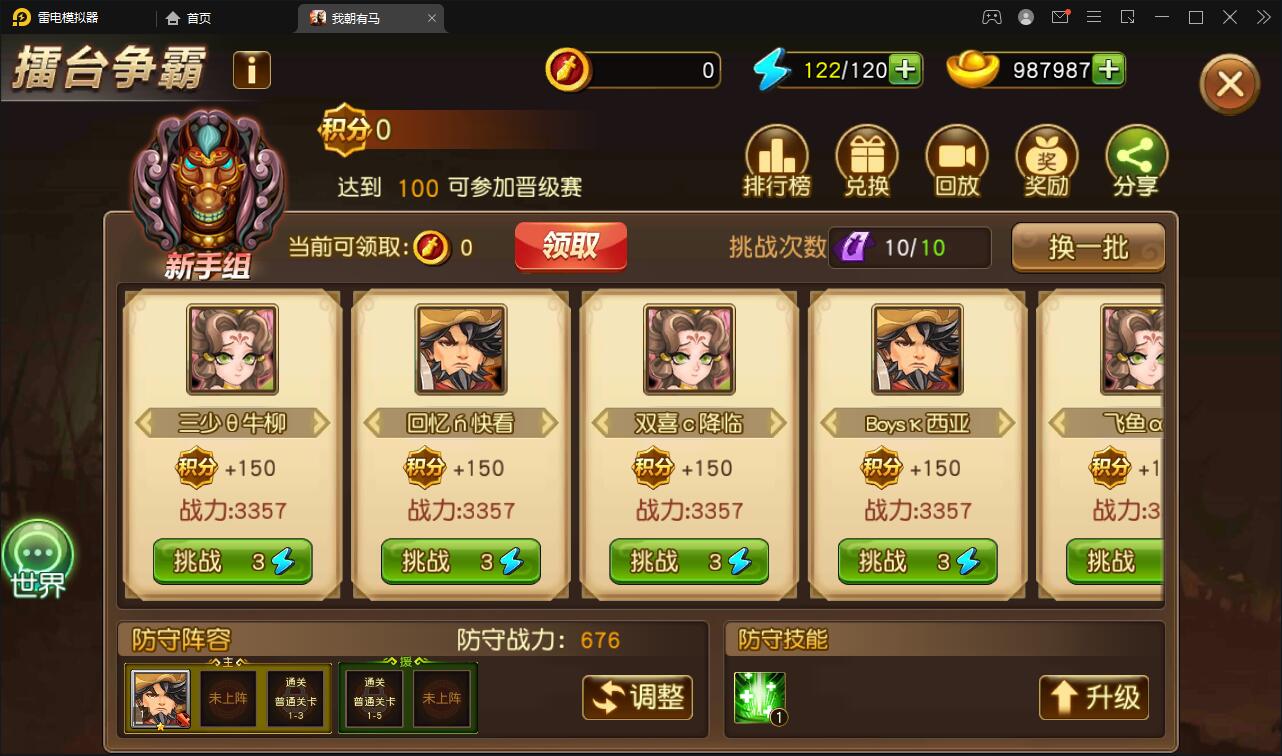This screenshot has height=756, width=1282.
Task: Open the LDPlayer hamburger menu in titlebar
Action: point(1094,17)
